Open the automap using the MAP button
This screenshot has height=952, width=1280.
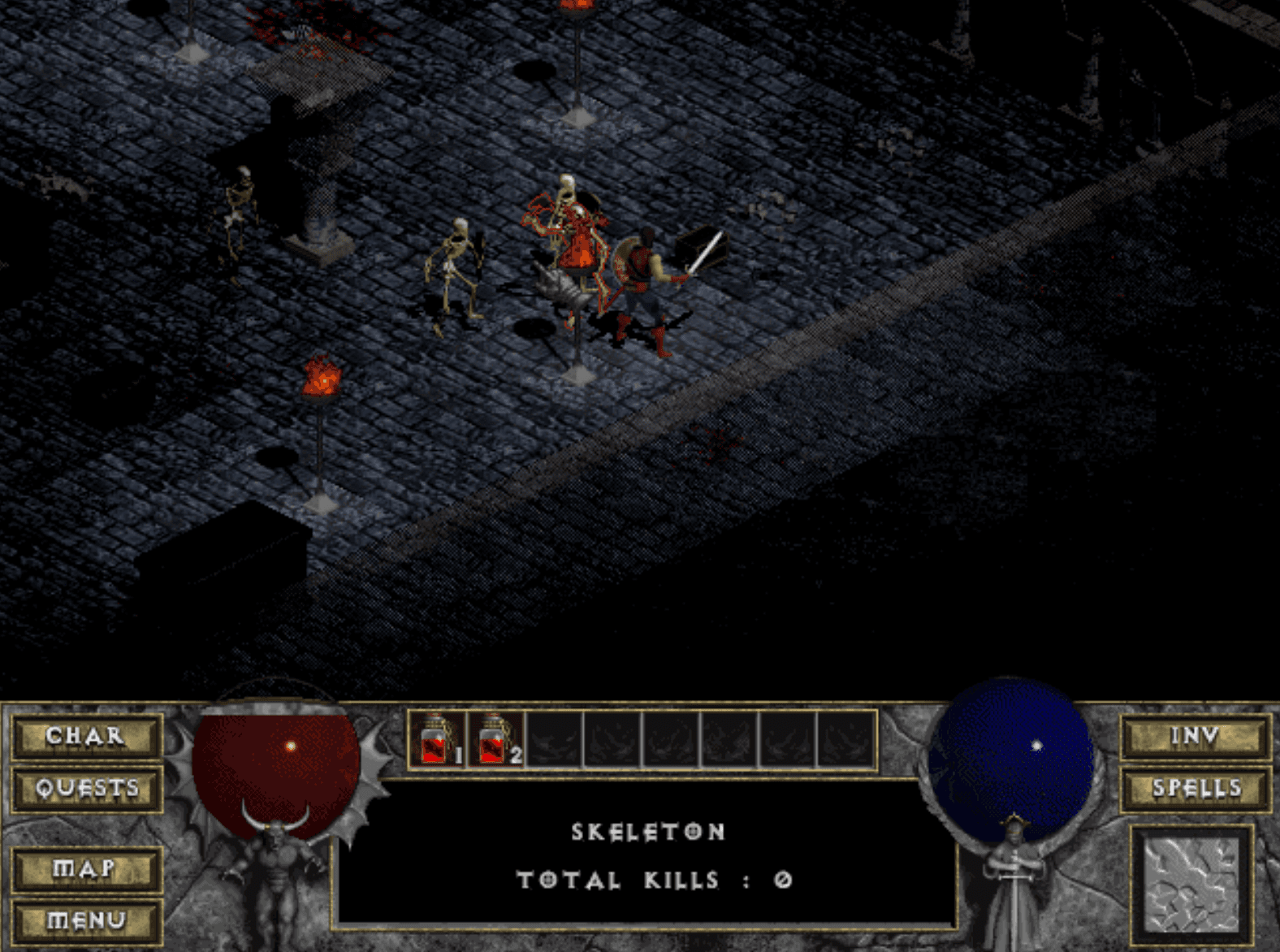(x=84, y=868)
